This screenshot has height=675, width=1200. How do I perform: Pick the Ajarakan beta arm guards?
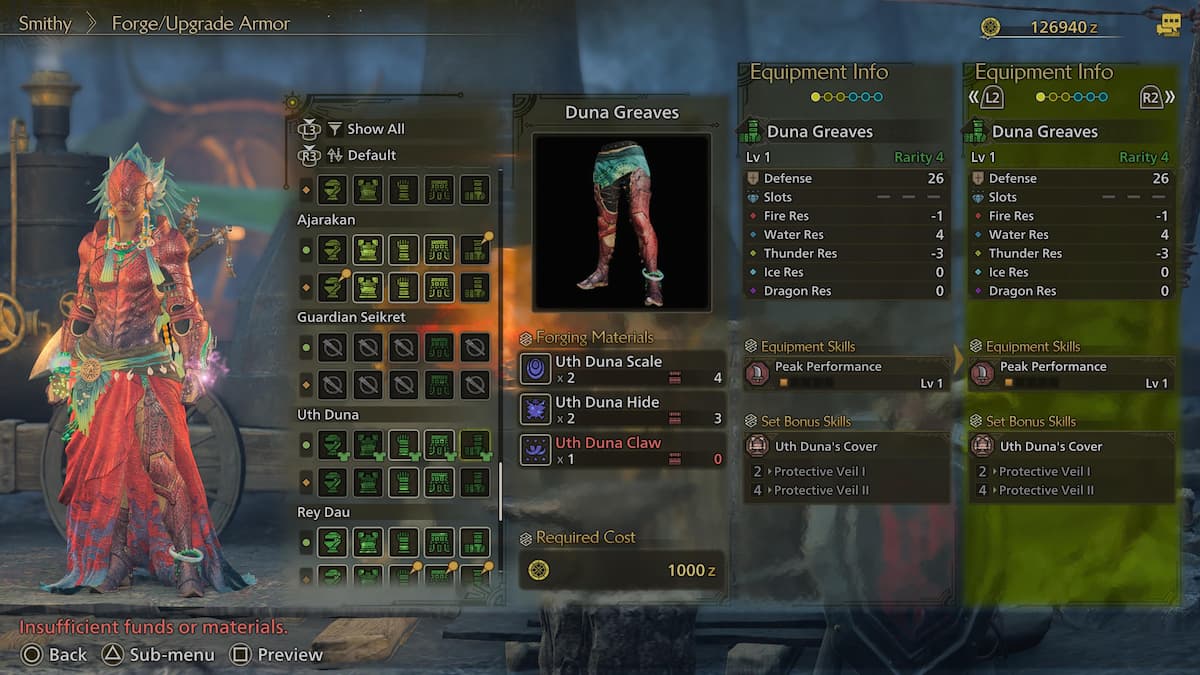(x=403, y=288)
